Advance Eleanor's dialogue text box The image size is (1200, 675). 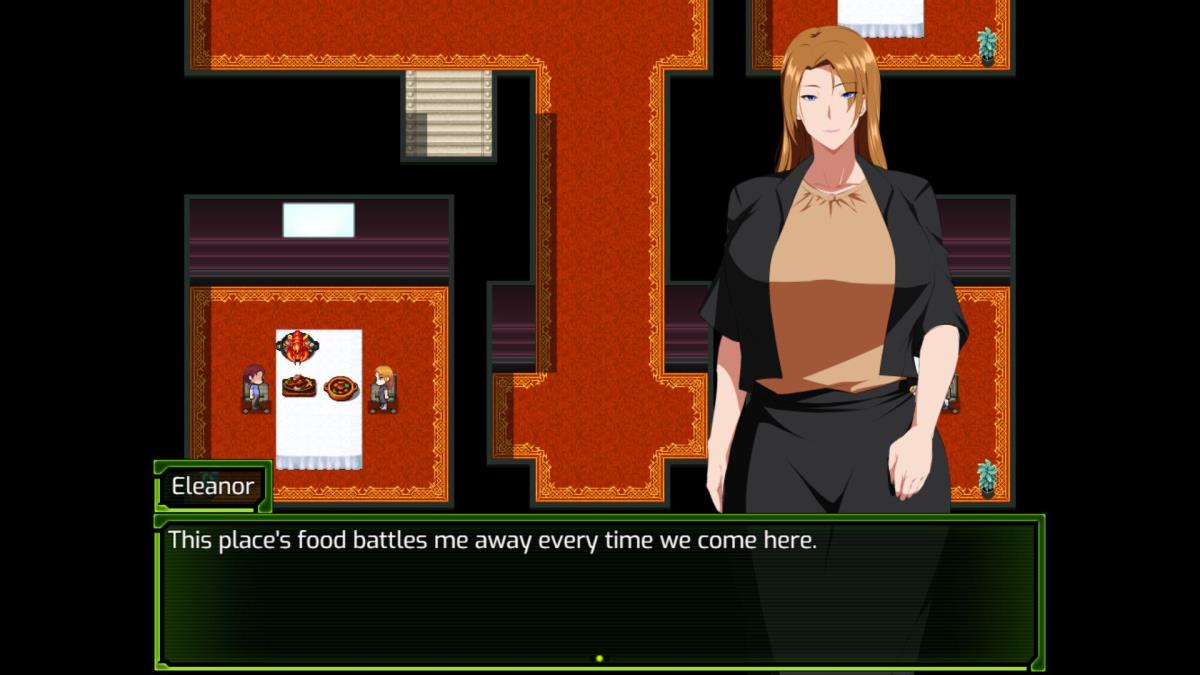[598, 590]
